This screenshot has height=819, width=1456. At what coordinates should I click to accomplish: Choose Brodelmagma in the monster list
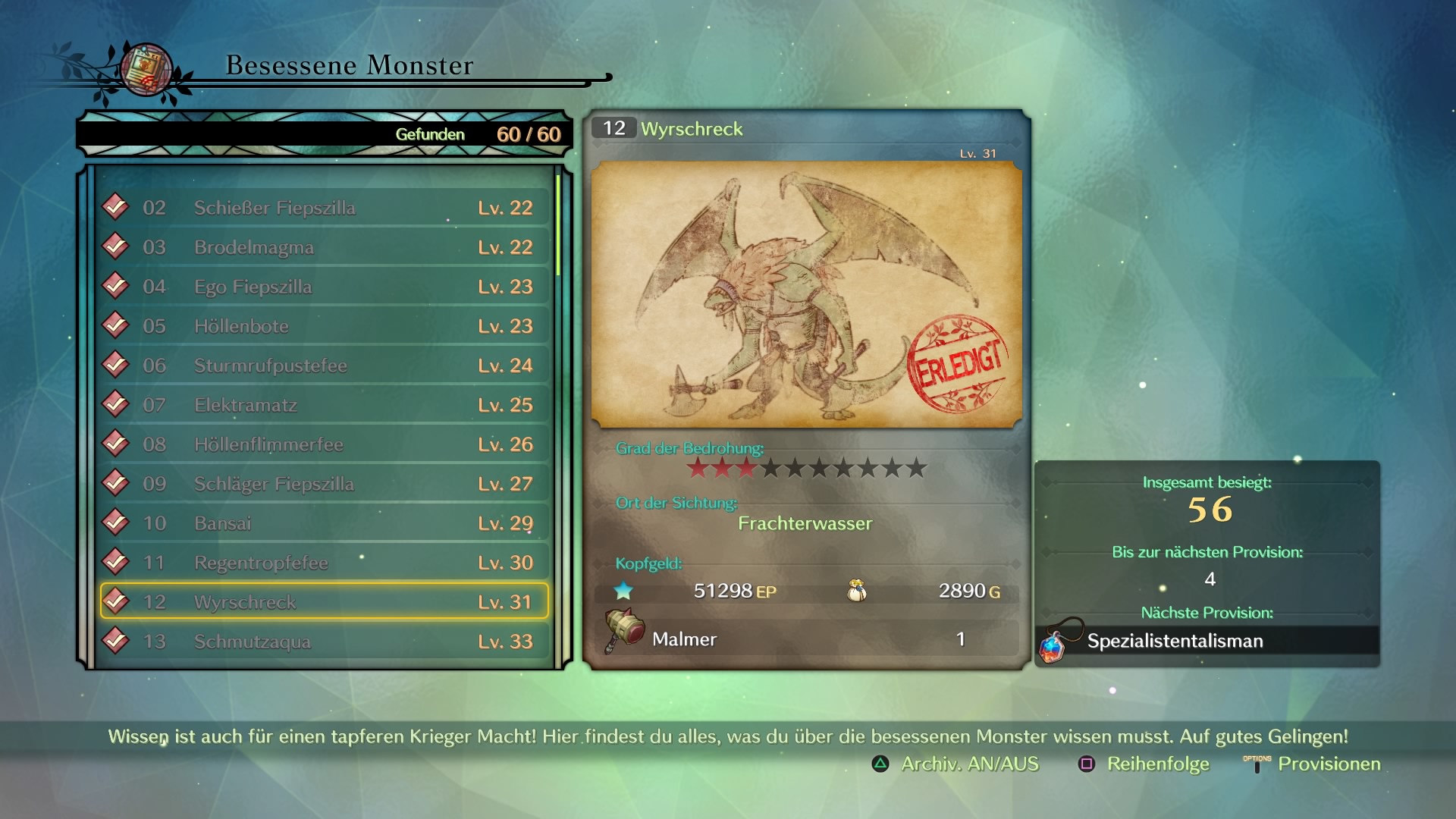pos(325,247)
